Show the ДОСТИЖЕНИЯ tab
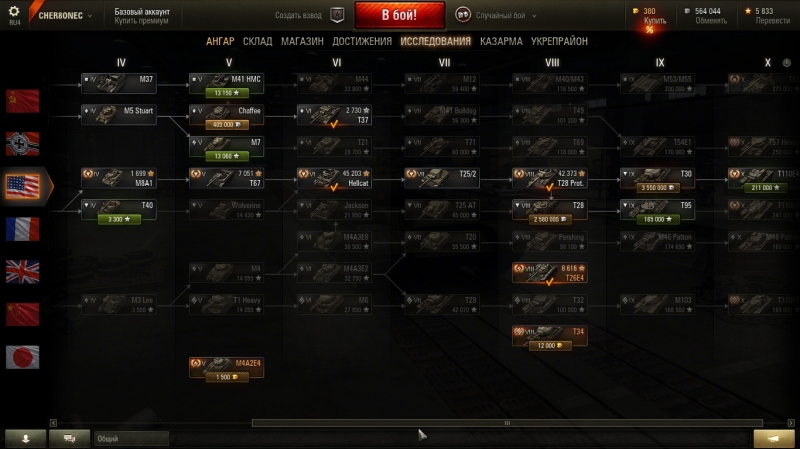800x449 pixels. pos(361,42)
